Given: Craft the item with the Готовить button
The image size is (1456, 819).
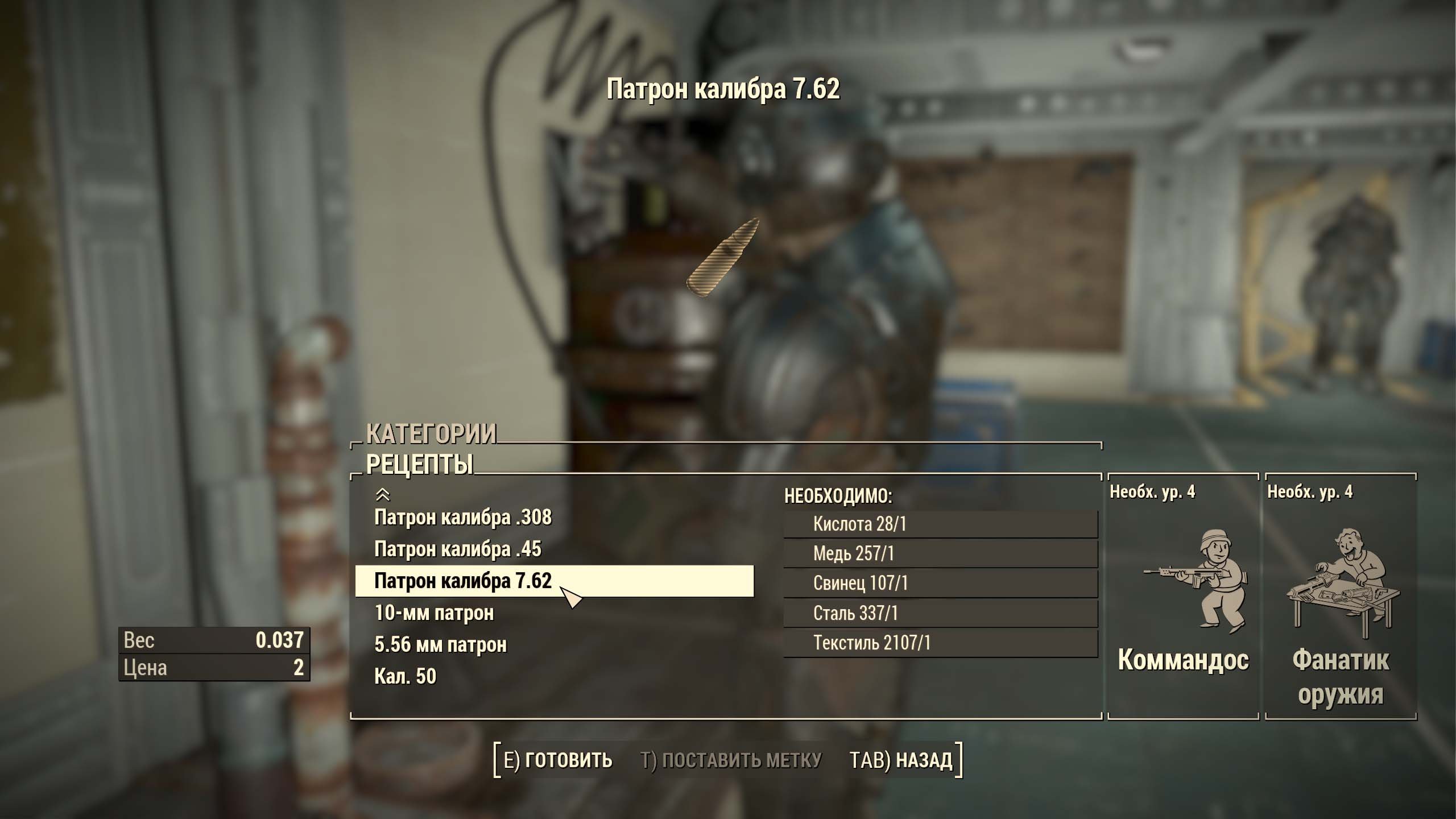Looking at the screenshot, I should point(558,760).
